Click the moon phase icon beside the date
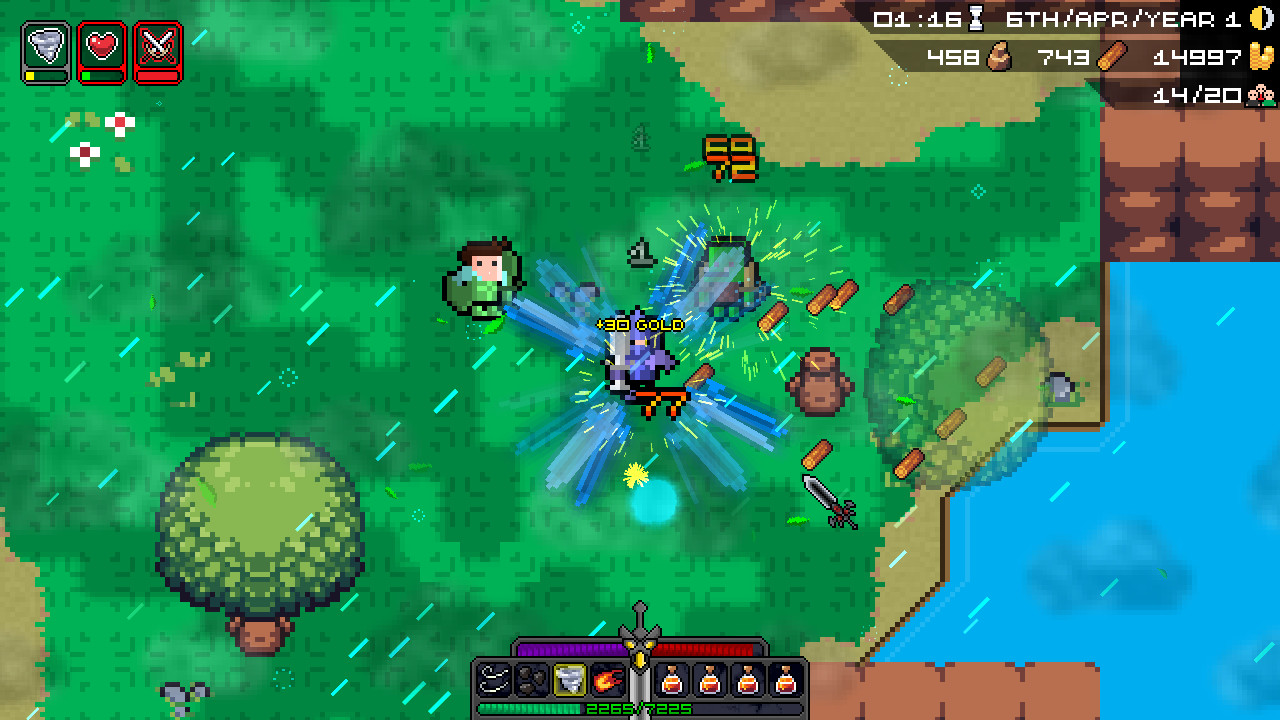Screen dimensions: 1280x720 click(1258, 20)
